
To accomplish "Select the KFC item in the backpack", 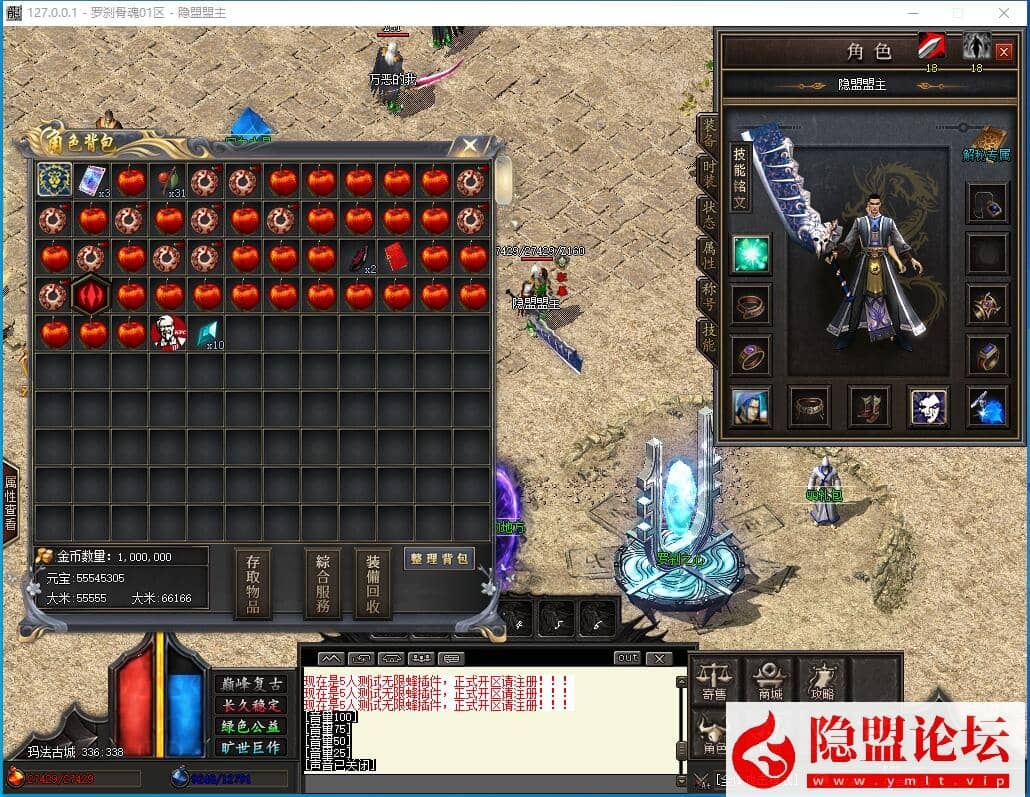I will tap(169, 332).
